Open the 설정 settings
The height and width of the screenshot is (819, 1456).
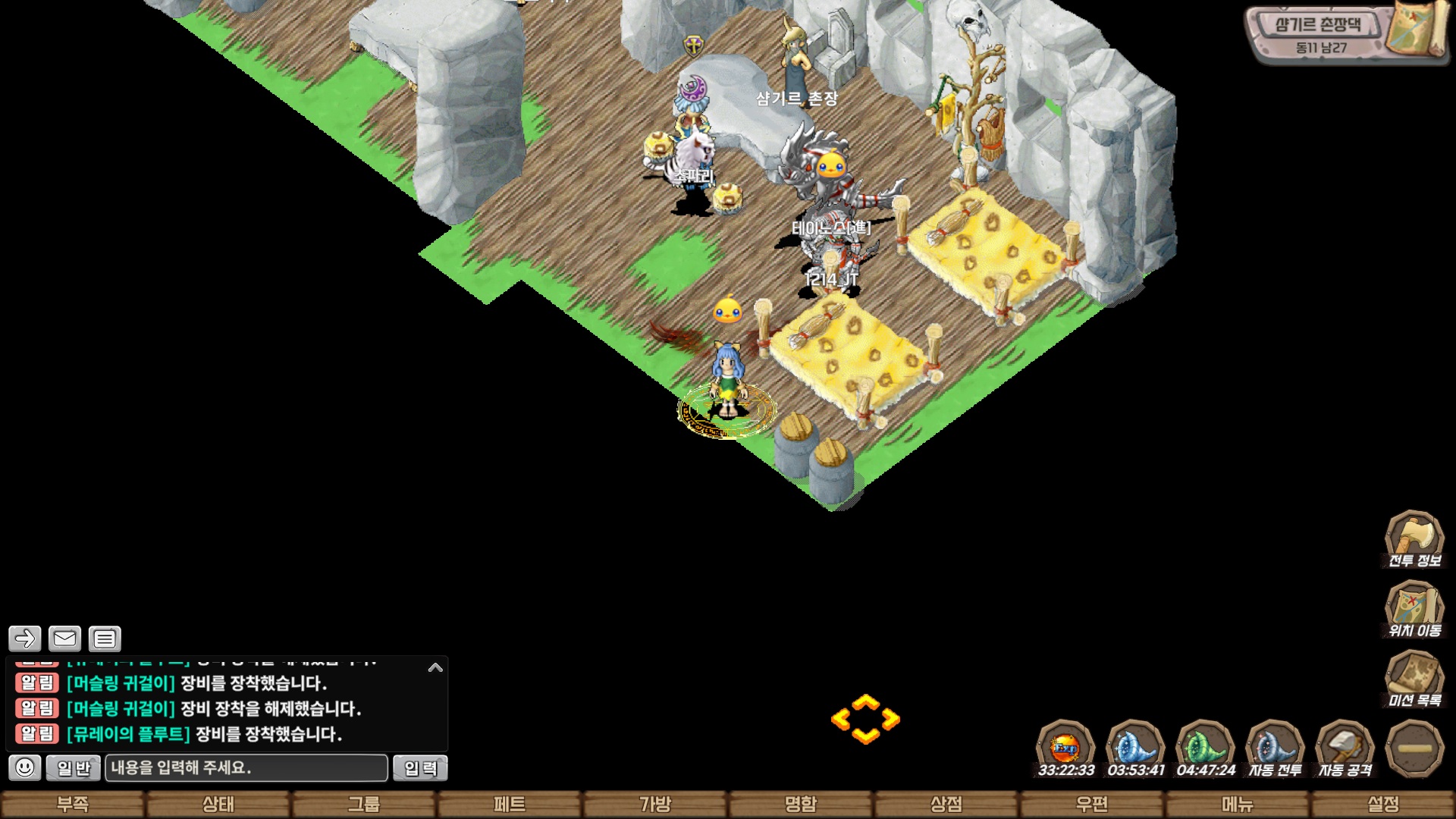1383,804
